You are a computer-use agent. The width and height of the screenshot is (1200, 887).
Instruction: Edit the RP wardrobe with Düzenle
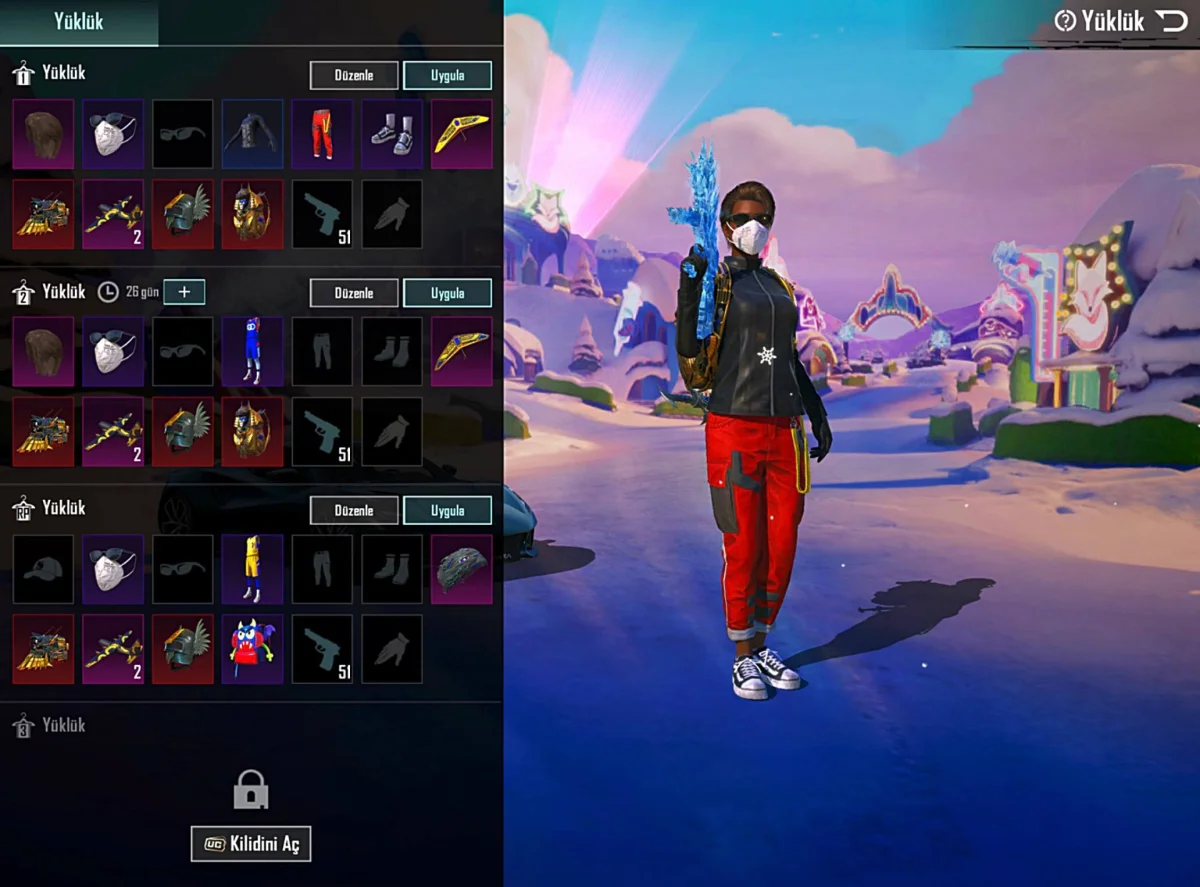354,511
